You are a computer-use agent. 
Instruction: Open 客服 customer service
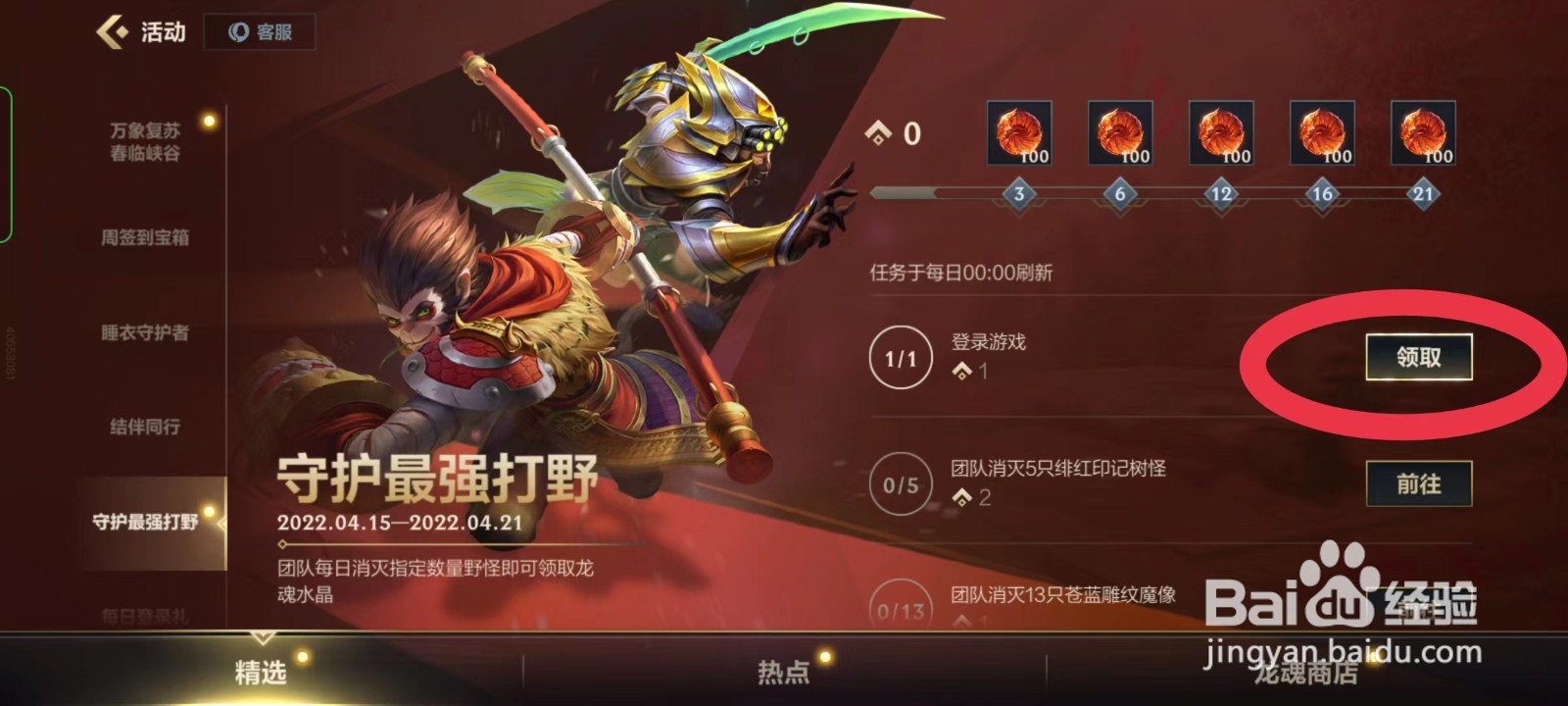(257, 30)
